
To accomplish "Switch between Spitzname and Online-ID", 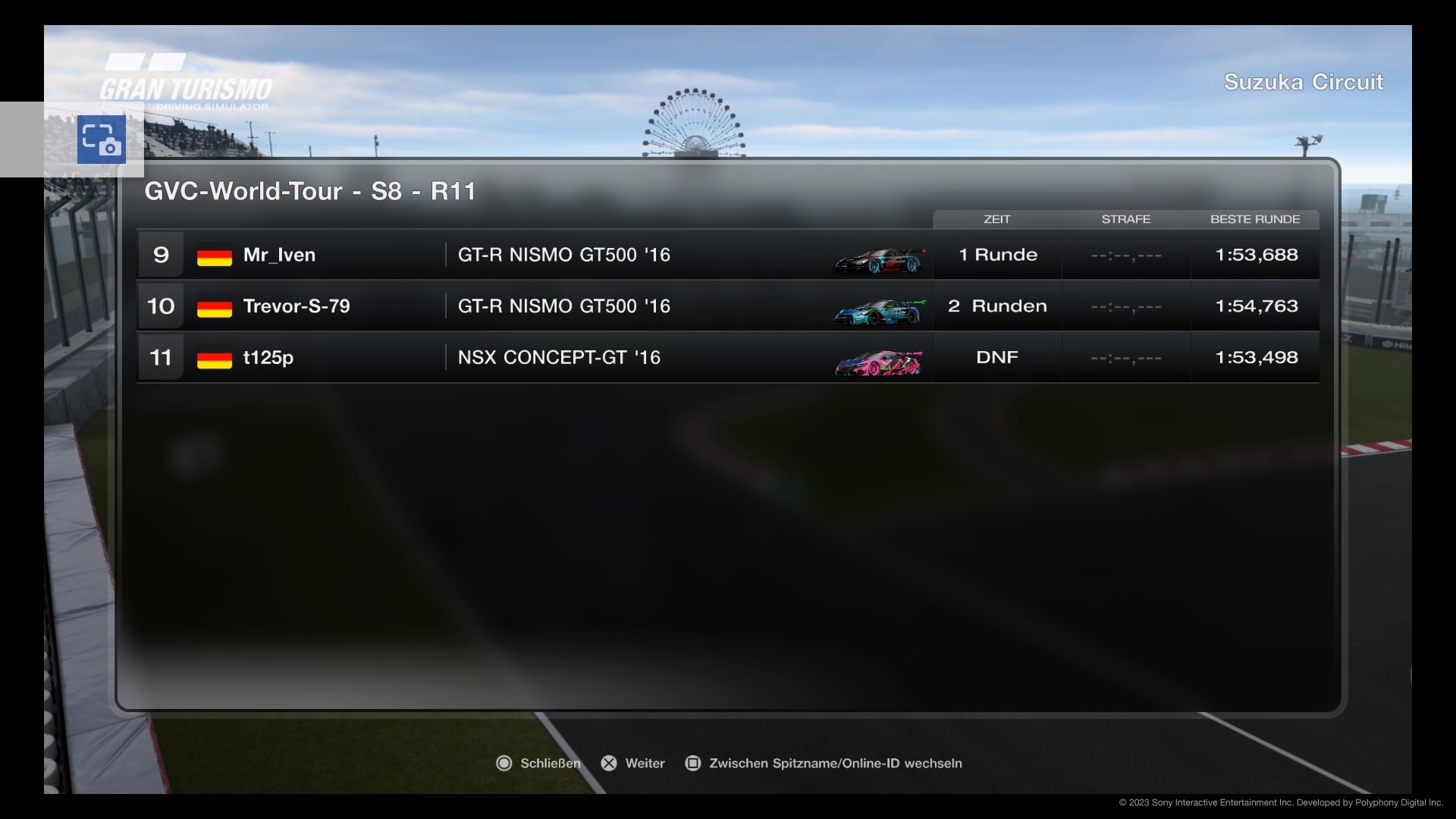I will coord(824,763).
